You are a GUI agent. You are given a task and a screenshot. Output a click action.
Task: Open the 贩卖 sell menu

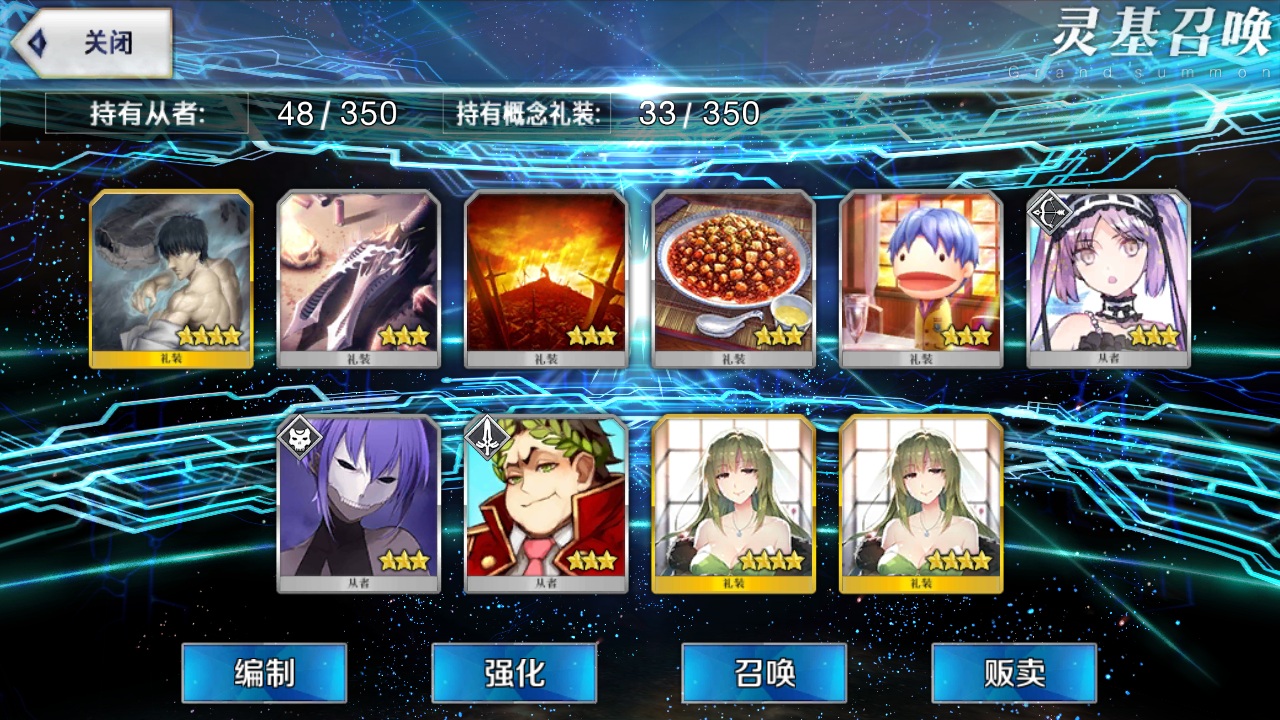click(x=1014, y=672)
